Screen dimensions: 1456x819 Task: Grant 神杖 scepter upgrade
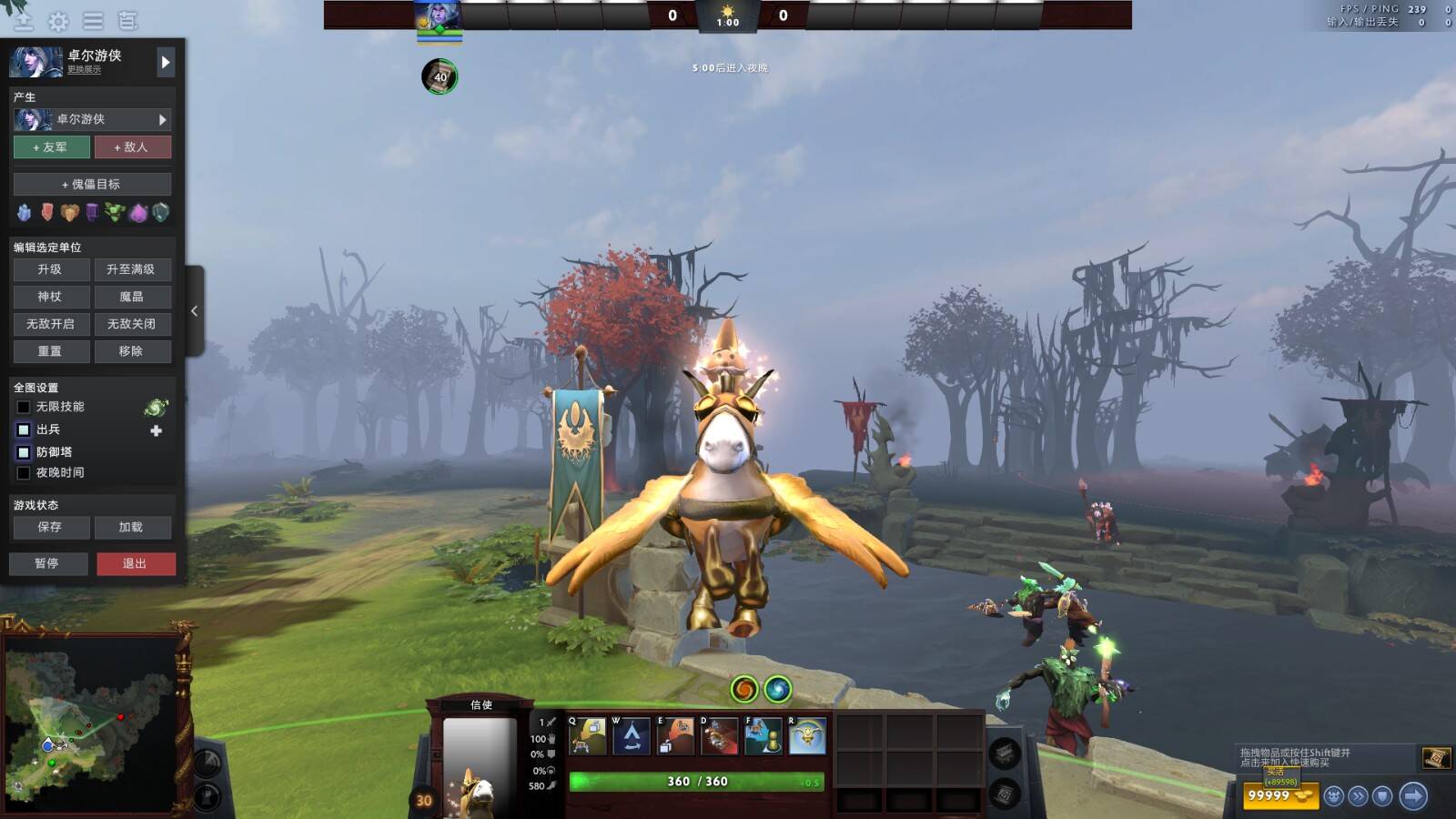tap(51, 297)
